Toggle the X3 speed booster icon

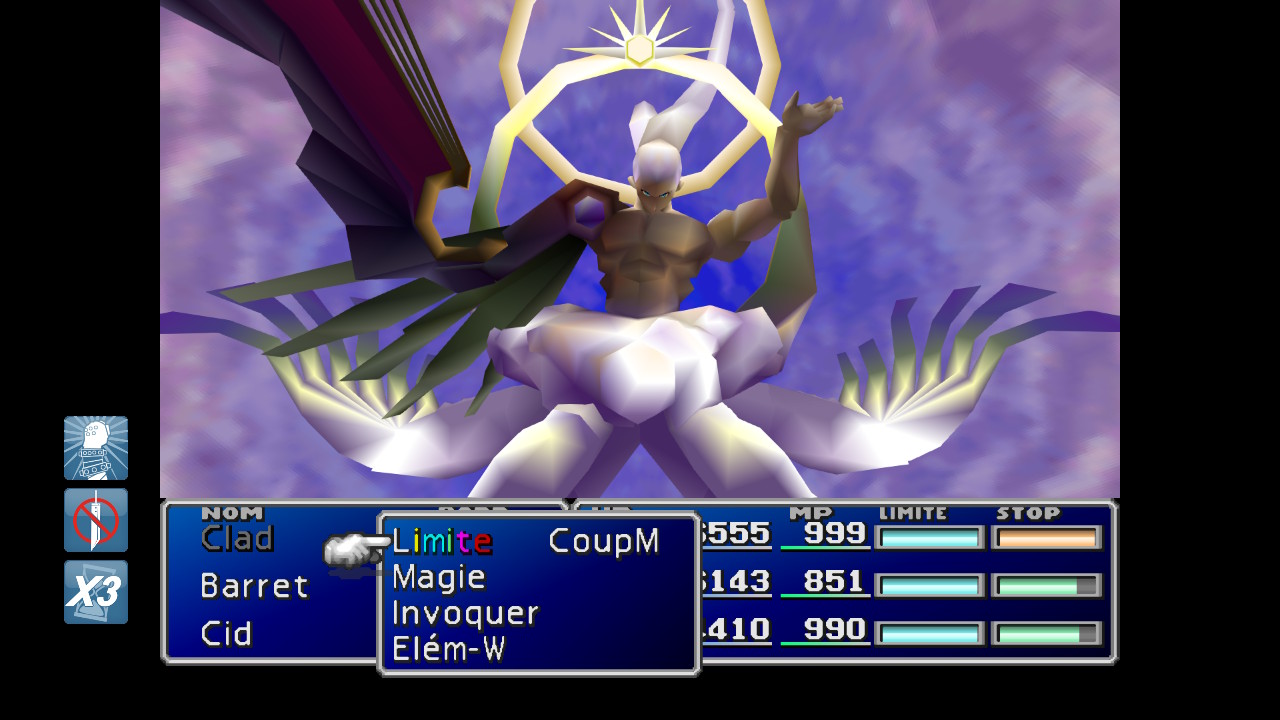96,592
